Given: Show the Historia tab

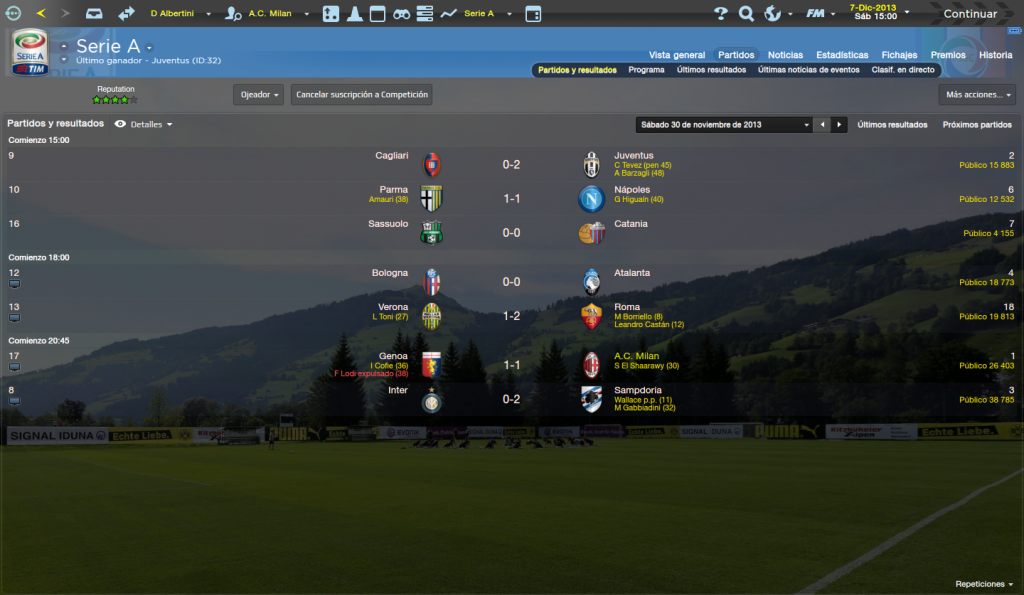Looking at the screenshot, I should pyautogui.click(x=995, y=55).
